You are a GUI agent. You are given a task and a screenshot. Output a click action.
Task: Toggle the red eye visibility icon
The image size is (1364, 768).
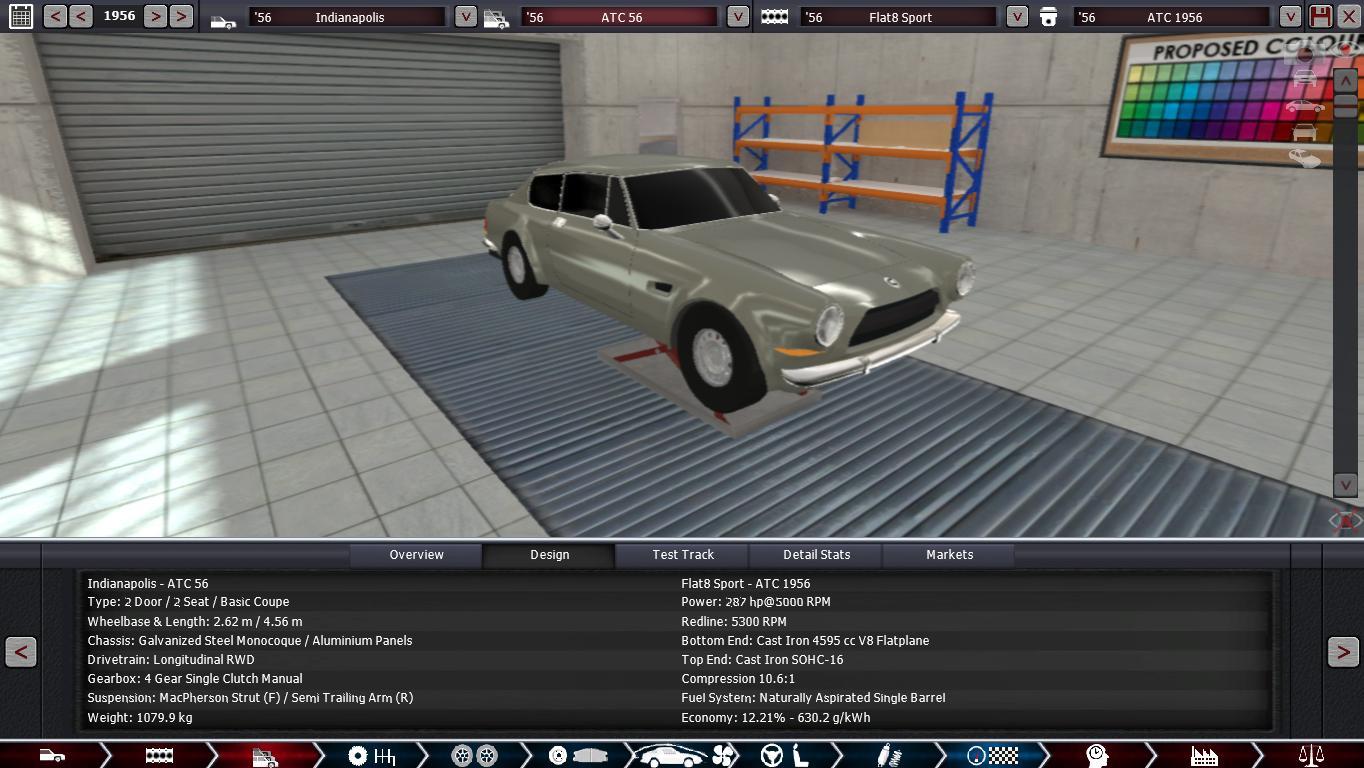[x=1345, y=520]
